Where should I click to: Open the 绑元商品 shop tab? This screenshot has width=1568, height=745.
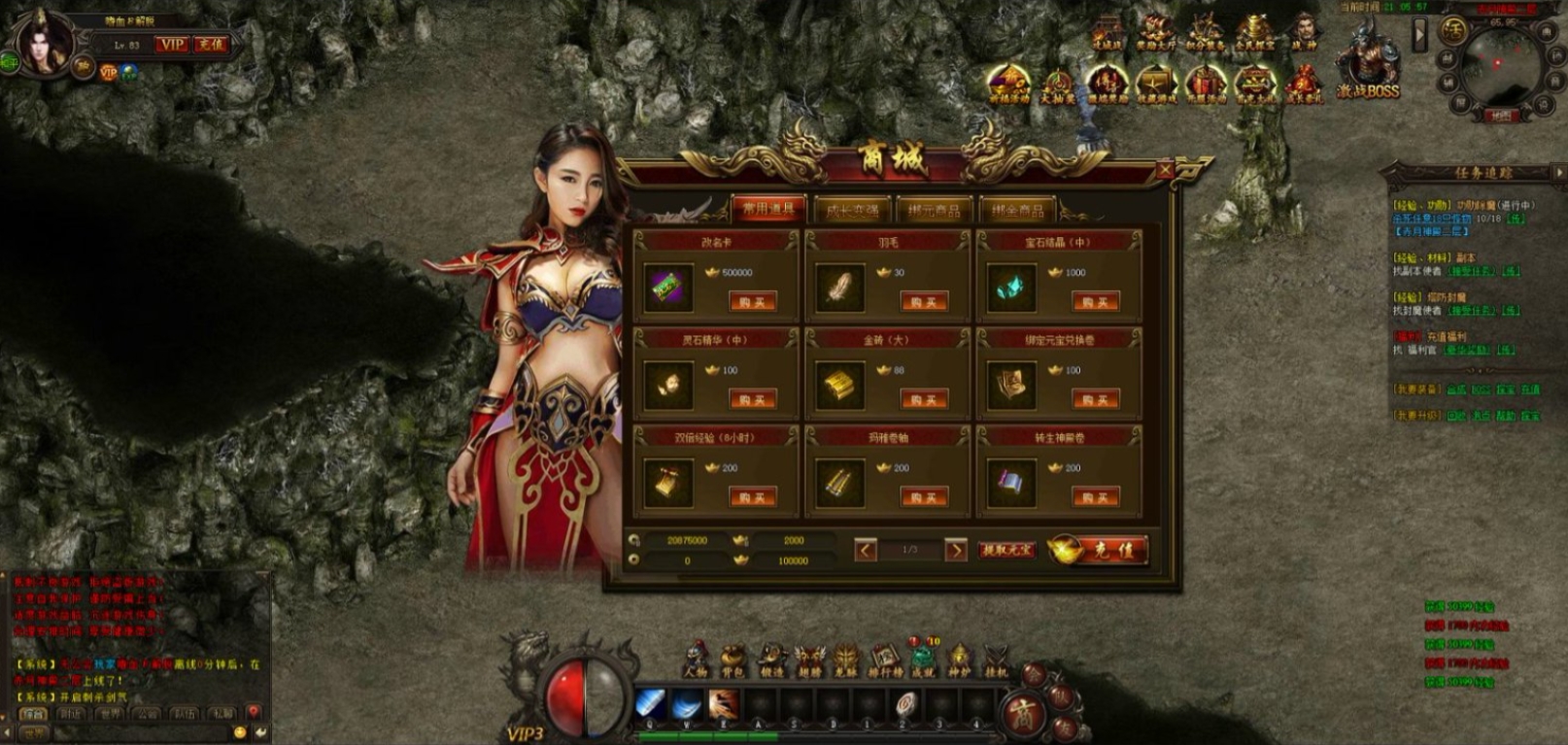click(935, 210)
